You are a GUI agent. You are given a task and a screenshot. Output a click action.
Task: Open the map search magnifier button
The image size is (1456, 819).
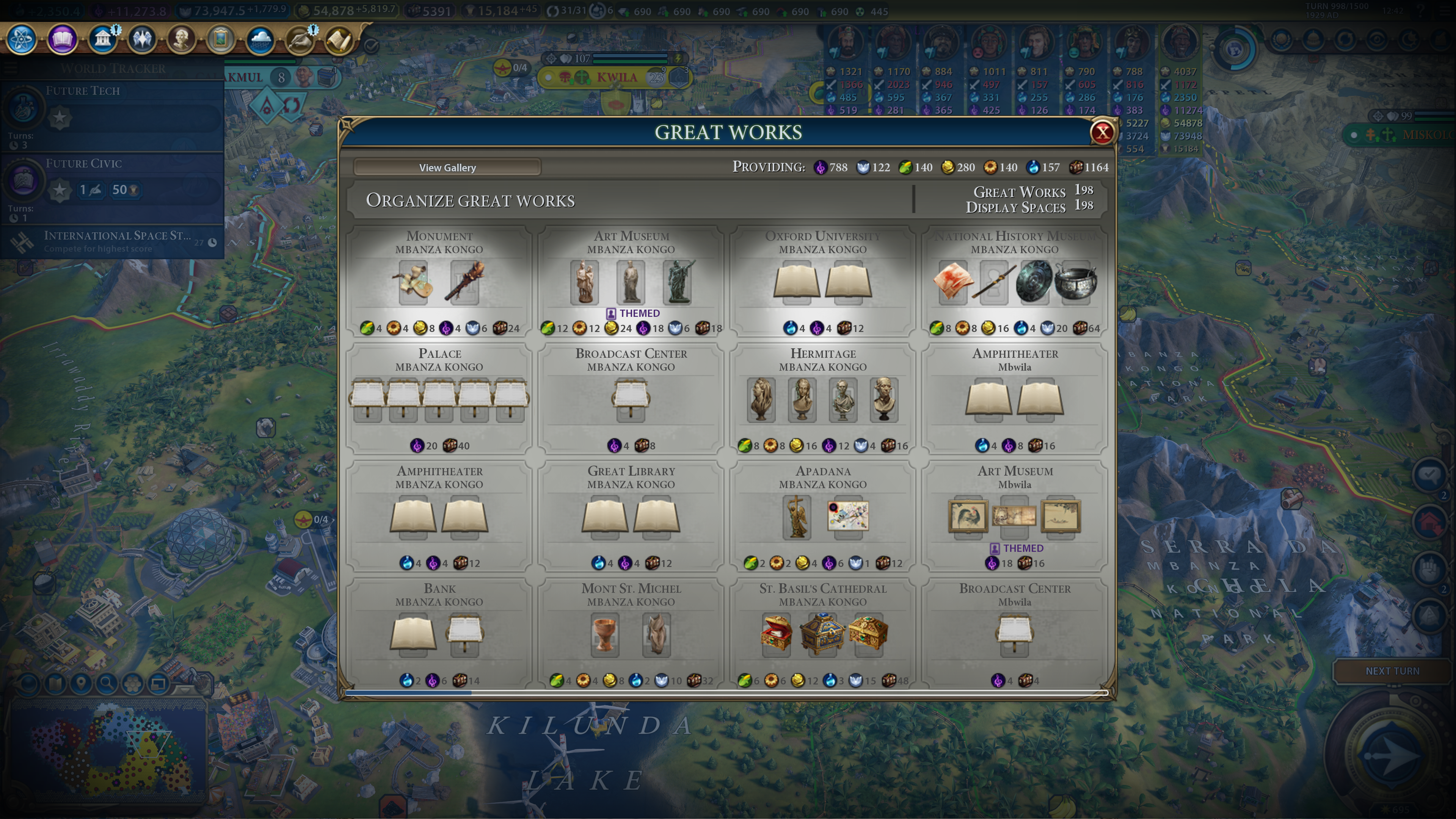106,684
